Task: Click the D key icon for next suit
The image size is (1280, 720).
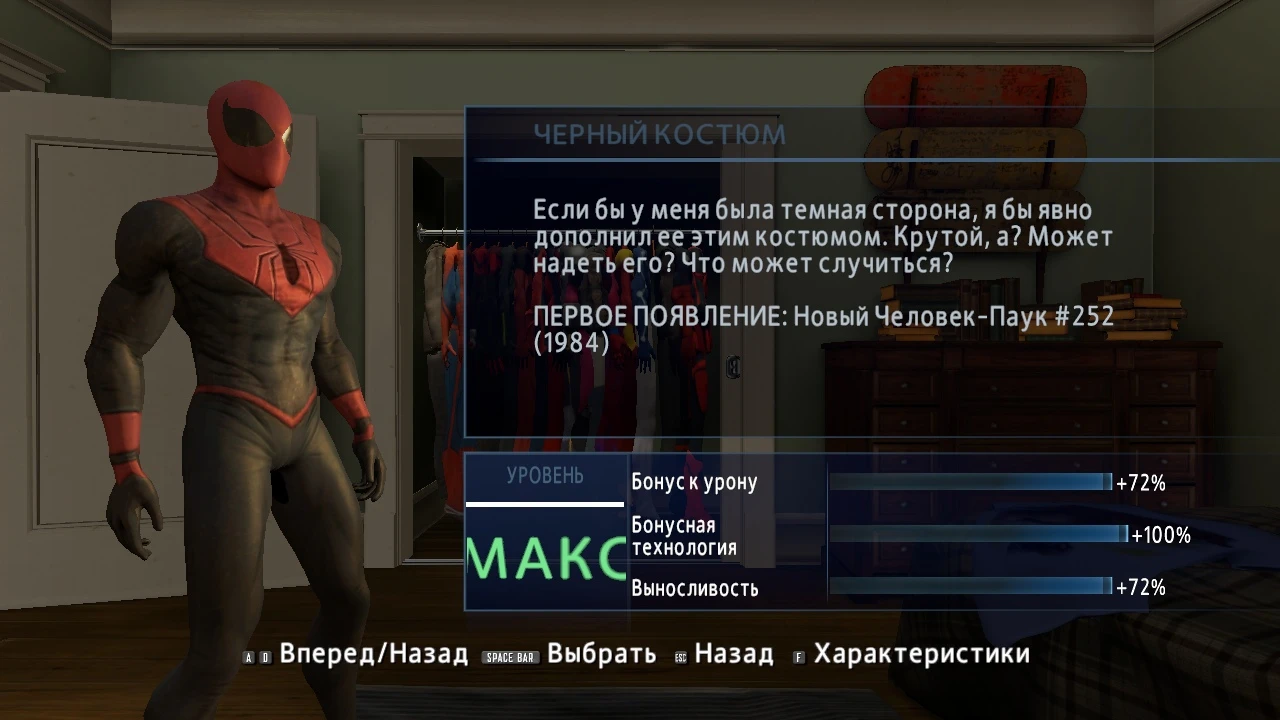Action: coord(266,656)
